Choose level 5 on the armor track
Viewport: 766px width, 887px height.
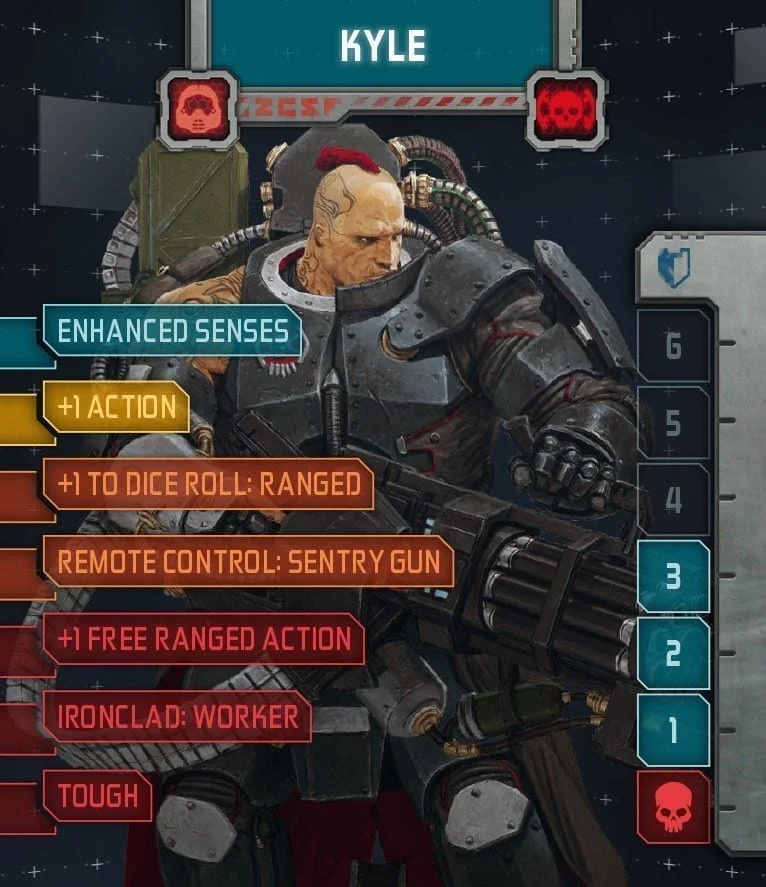click(673, 423)
